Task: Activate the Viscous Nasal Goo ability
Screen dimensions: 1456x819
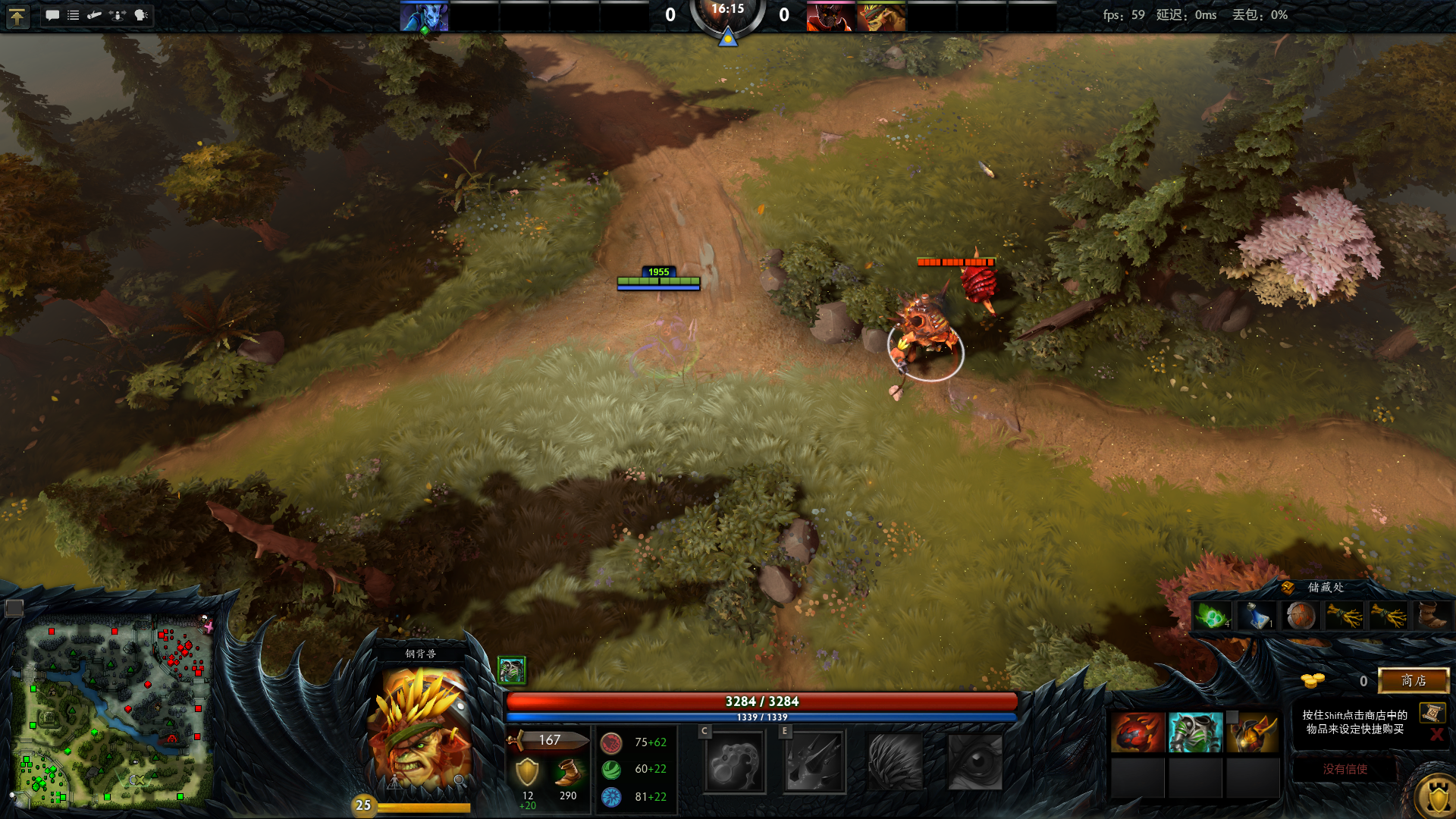Action: tap(733, 762)
